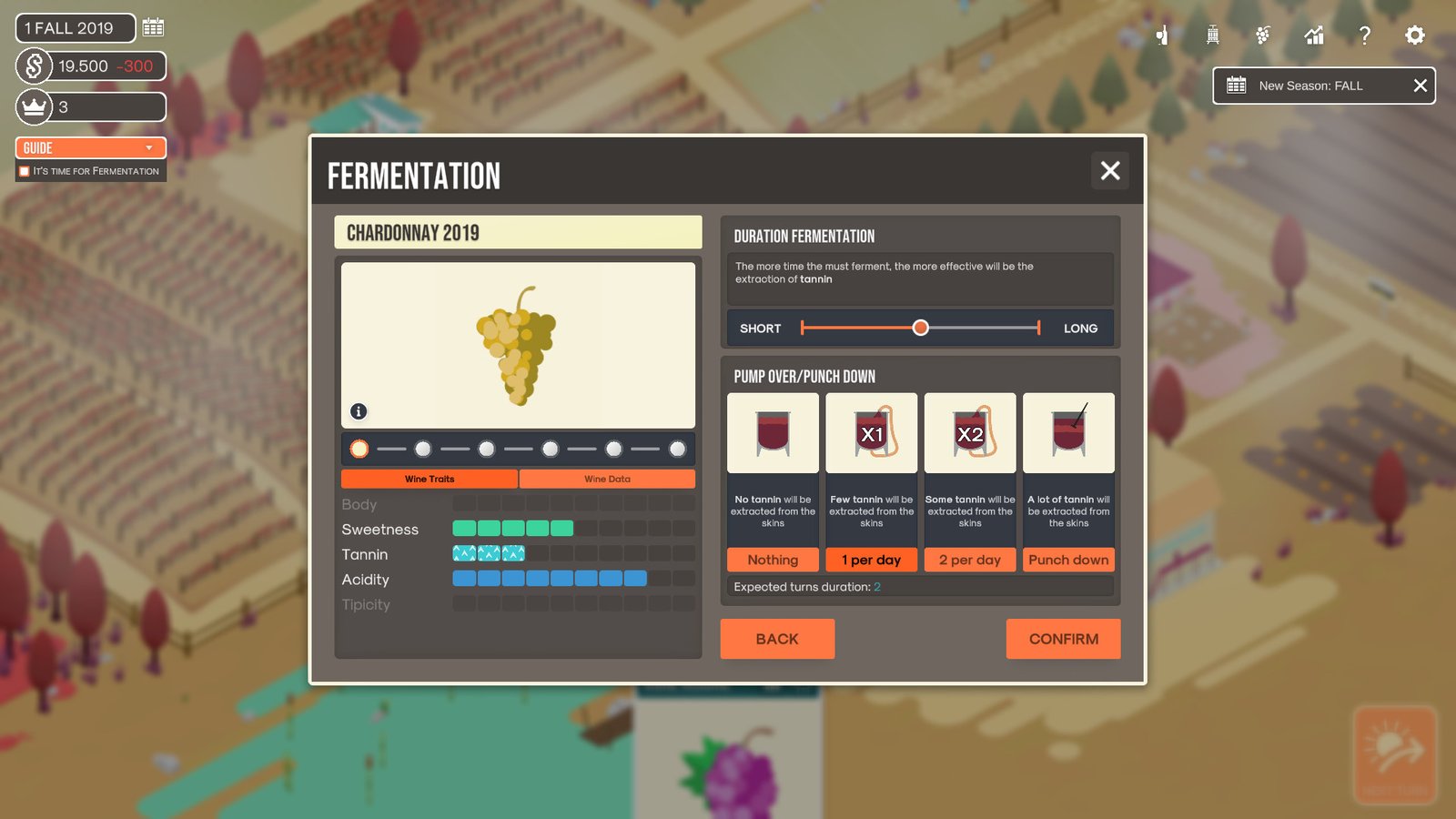The height and width of the screenshot is (819, 1456).
Task: Adjust the fermentation duration slider
Action: click(x=921, y=327)
